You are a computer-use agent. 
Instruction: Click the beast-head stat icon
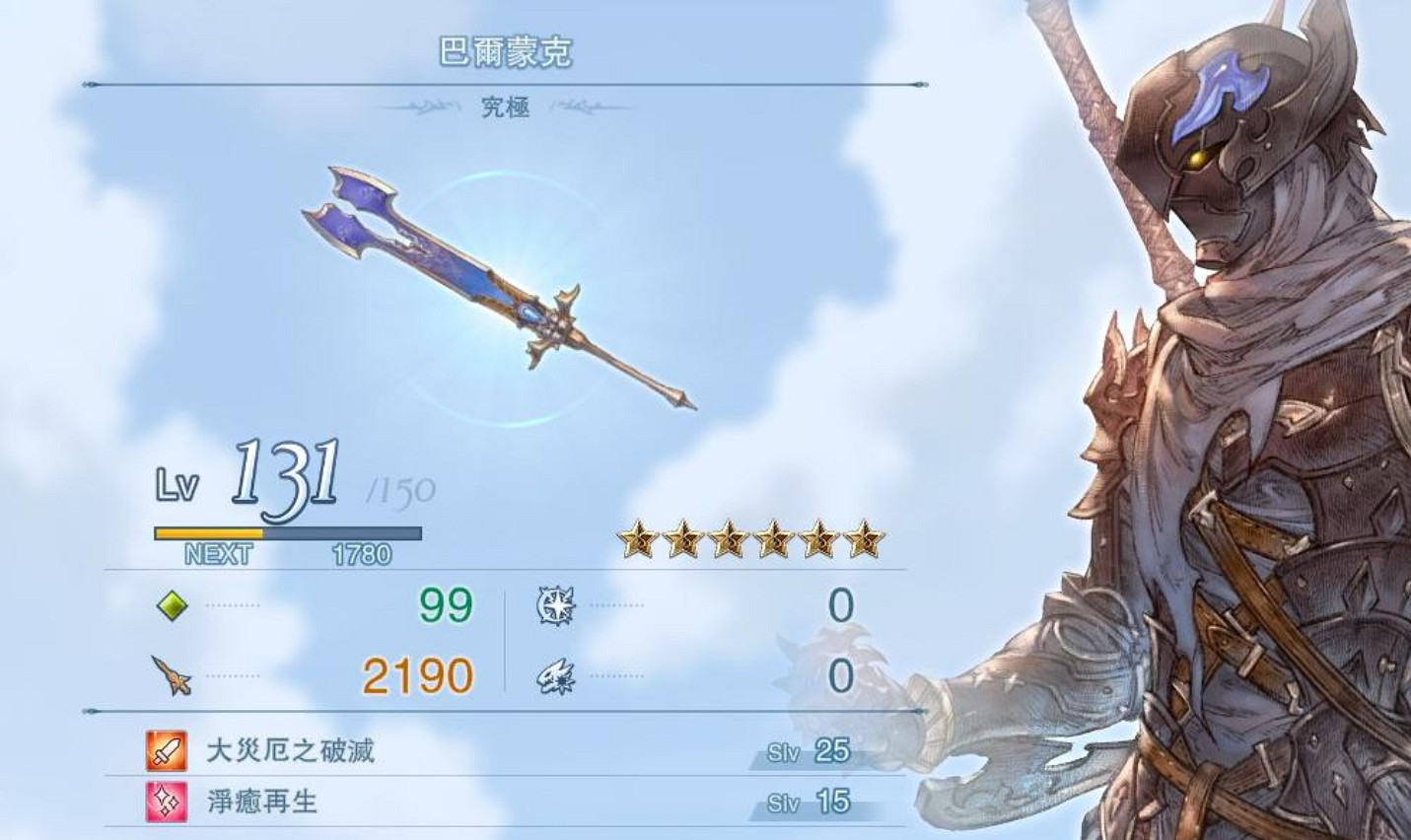tap(555, 676)
